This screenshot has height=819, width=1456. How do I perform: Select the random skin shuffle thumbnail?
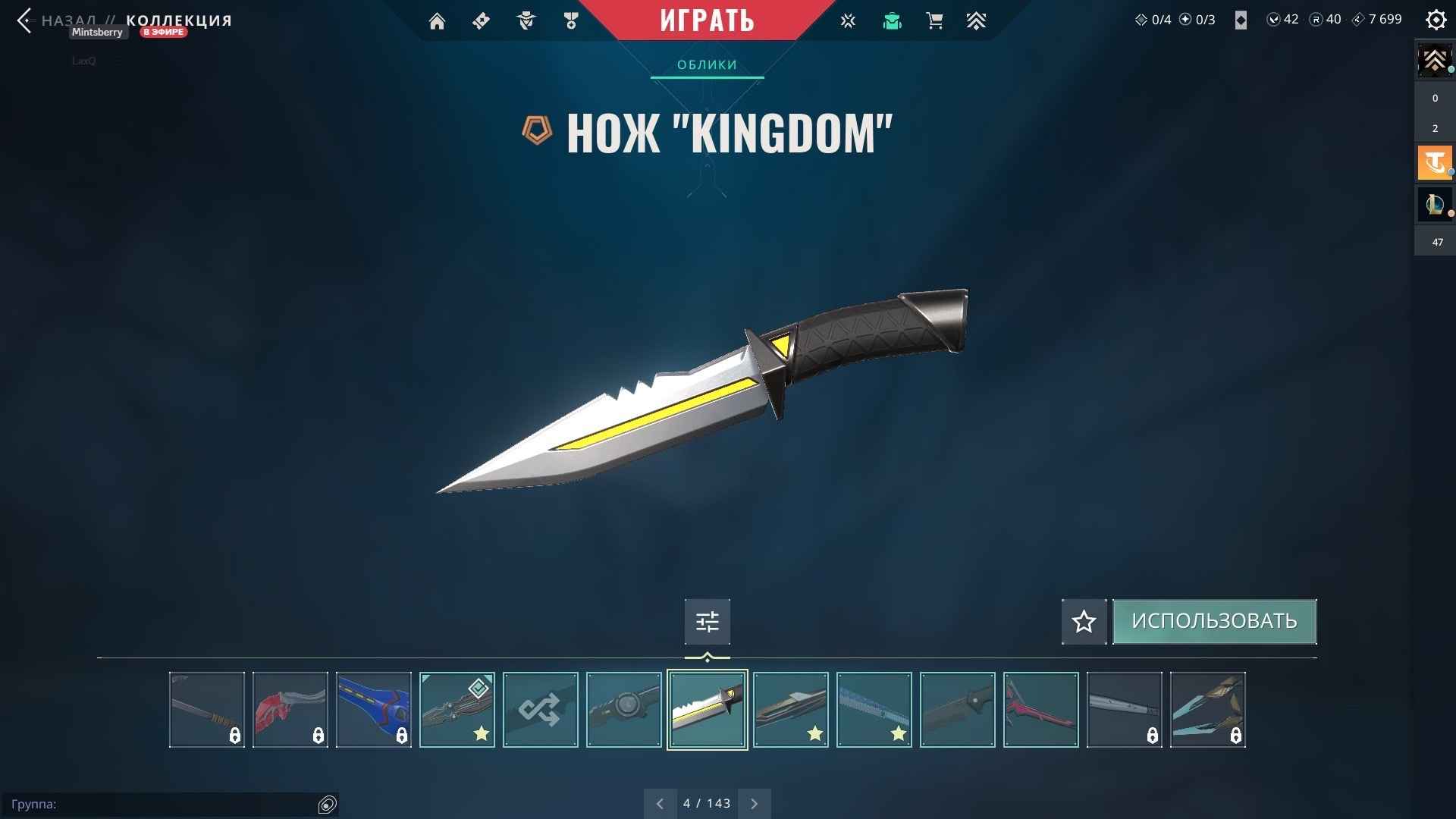click(540, 709)
